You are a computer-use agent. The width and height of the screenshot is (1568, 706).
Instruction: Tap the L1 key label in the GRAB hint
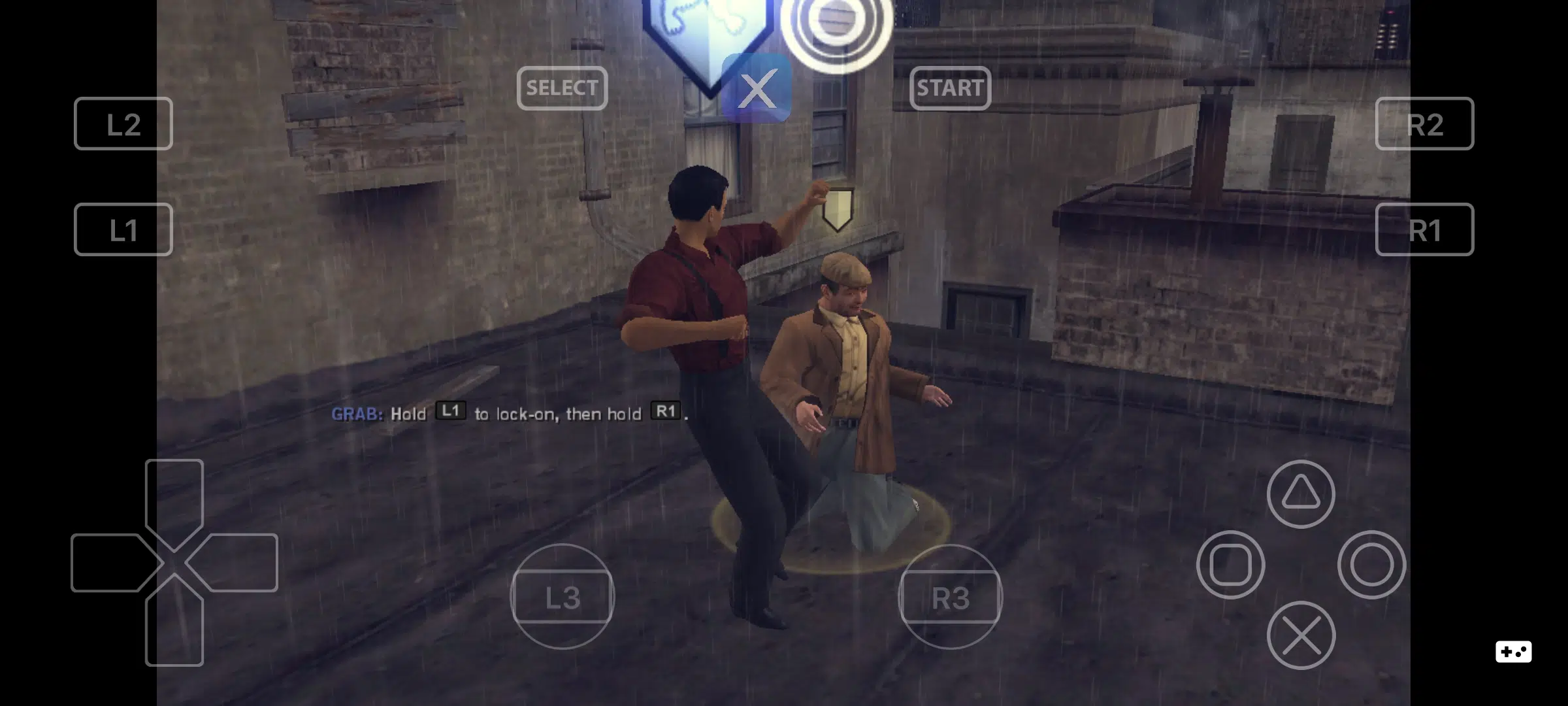coord(449,412)
